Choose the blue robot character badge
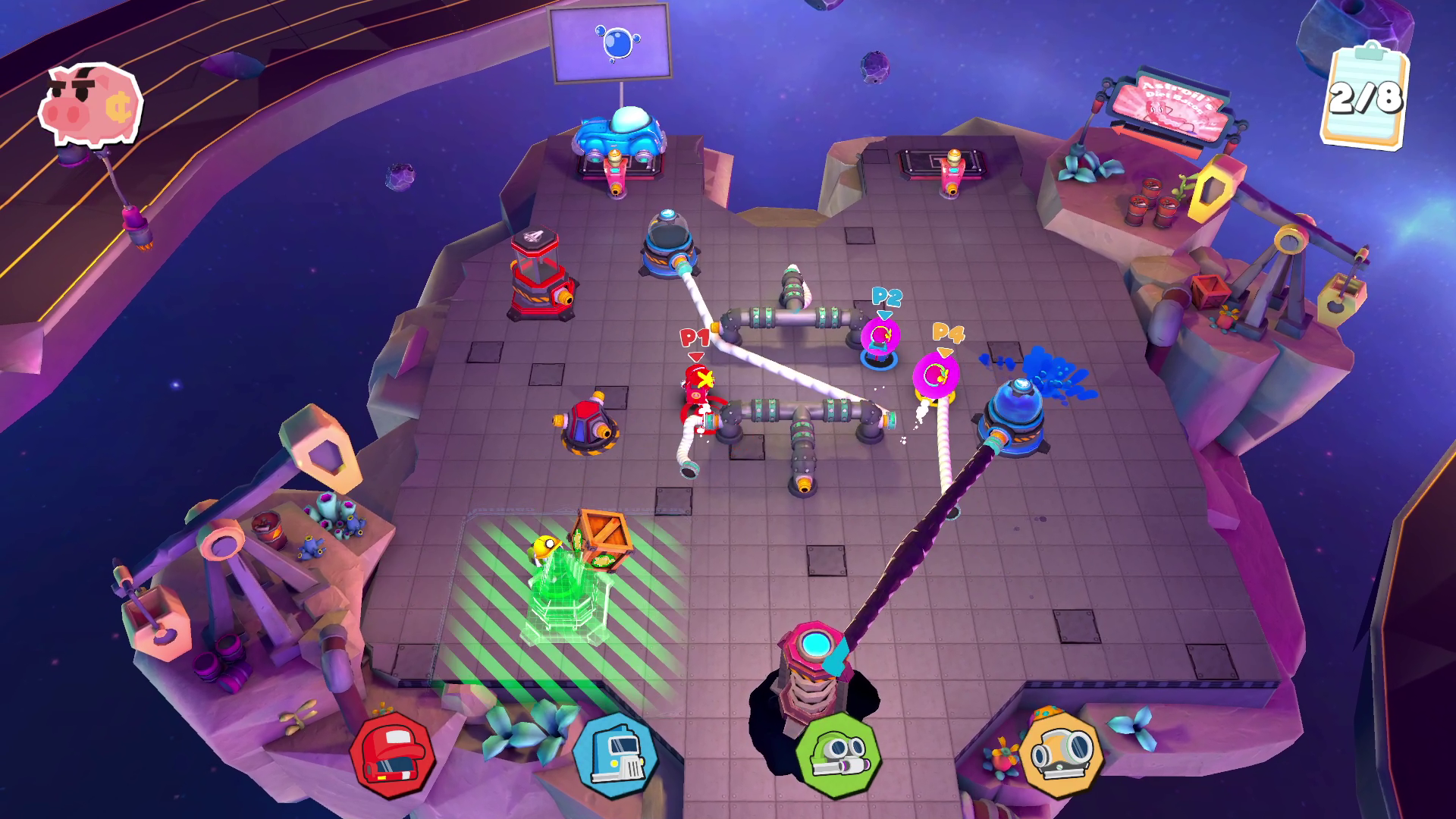The width and height of the screenshot is (1456, 819). point(615,755)
